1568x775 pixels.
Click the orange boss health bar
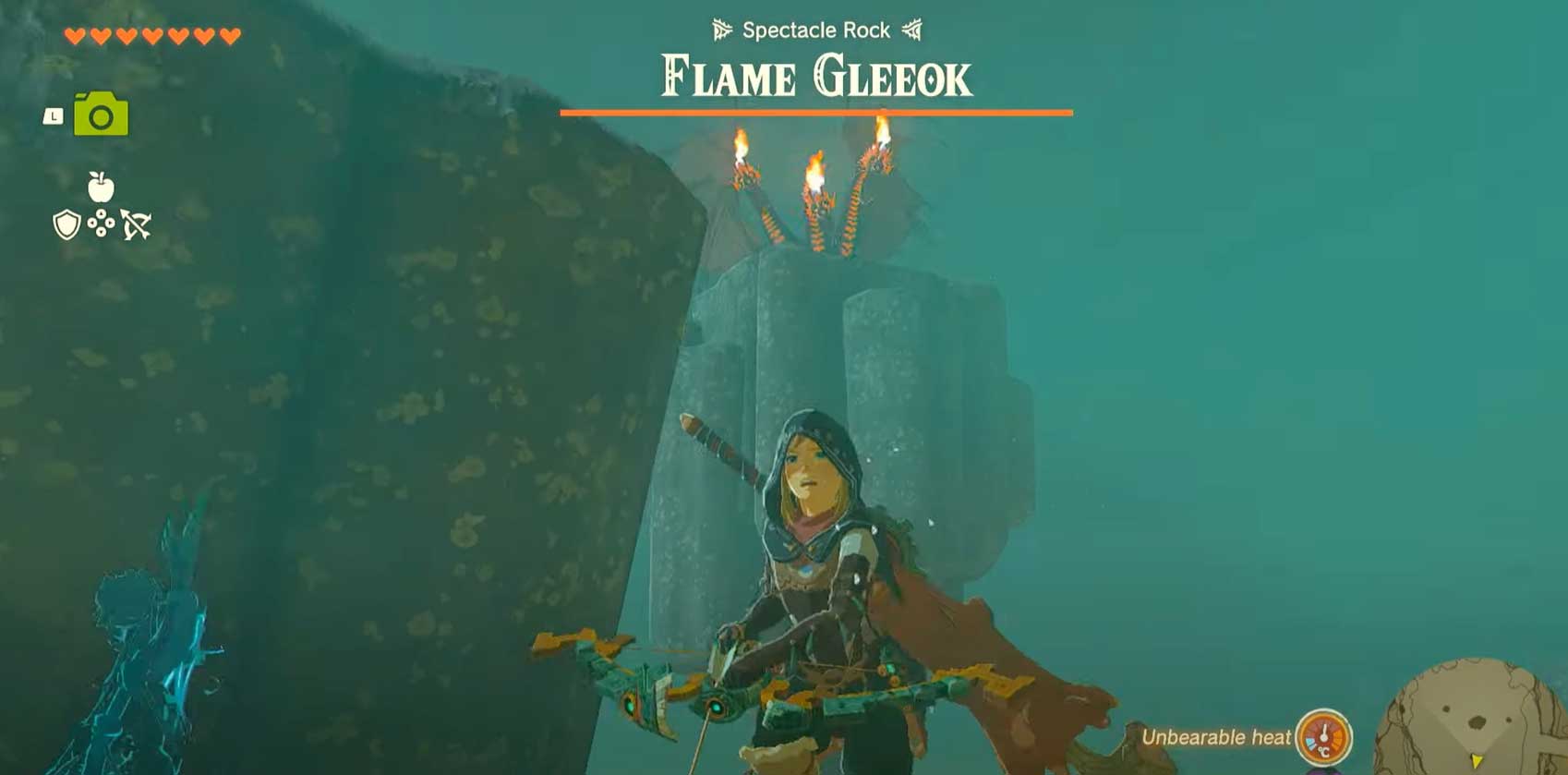tap(816, 113)
